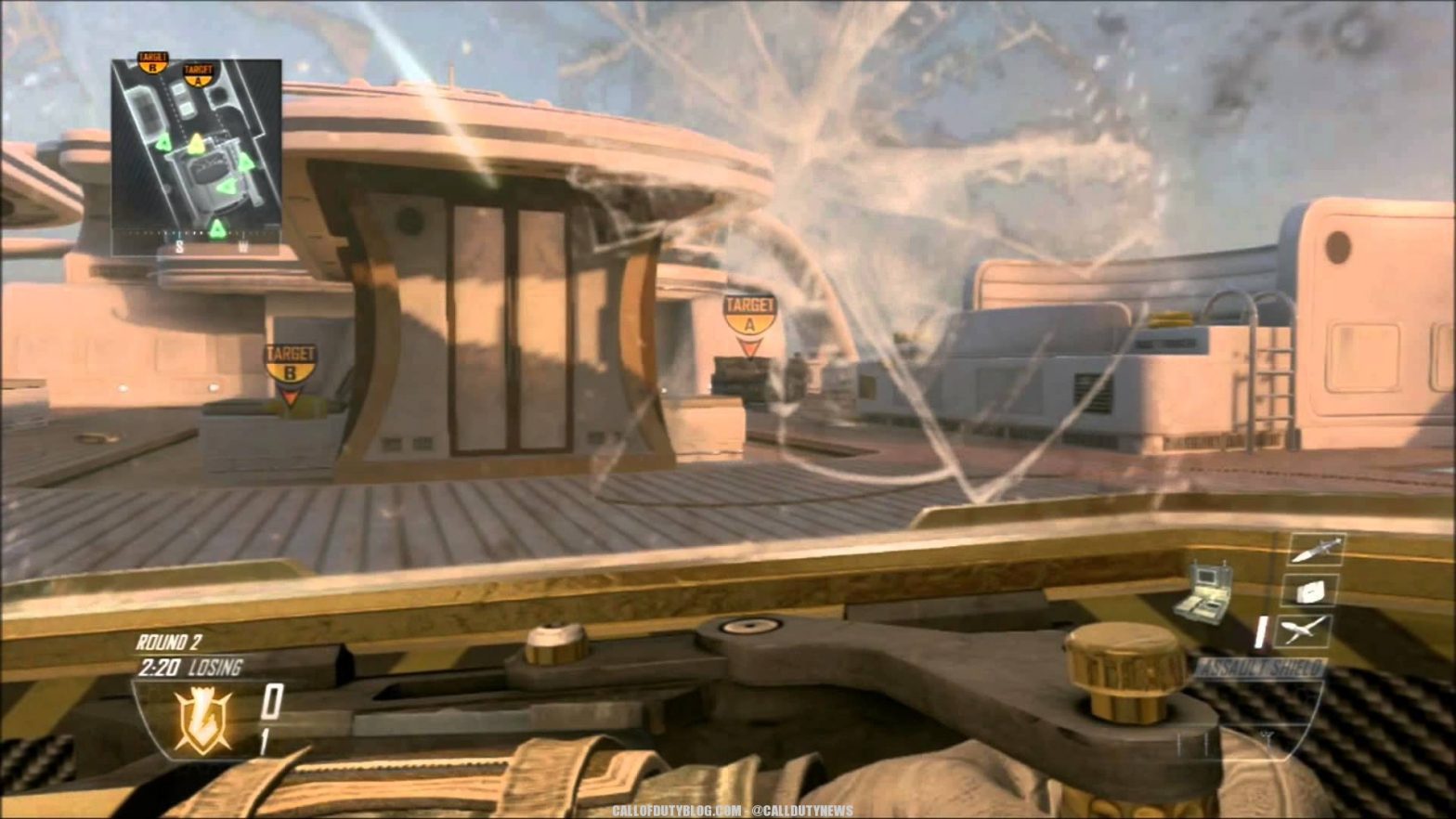Select the combat knife equipment icon
Viewport: 1456px width, 819px height.
point(1316,552)
